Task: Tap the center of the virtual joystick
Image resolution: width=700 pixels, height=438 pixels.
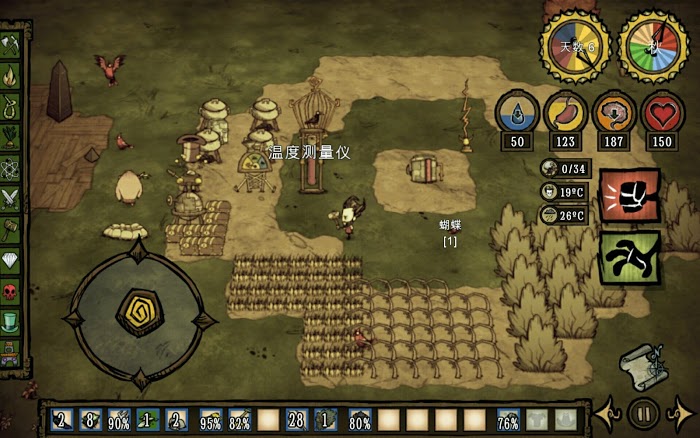Action: pyautogui.click(x=140, y=316)
